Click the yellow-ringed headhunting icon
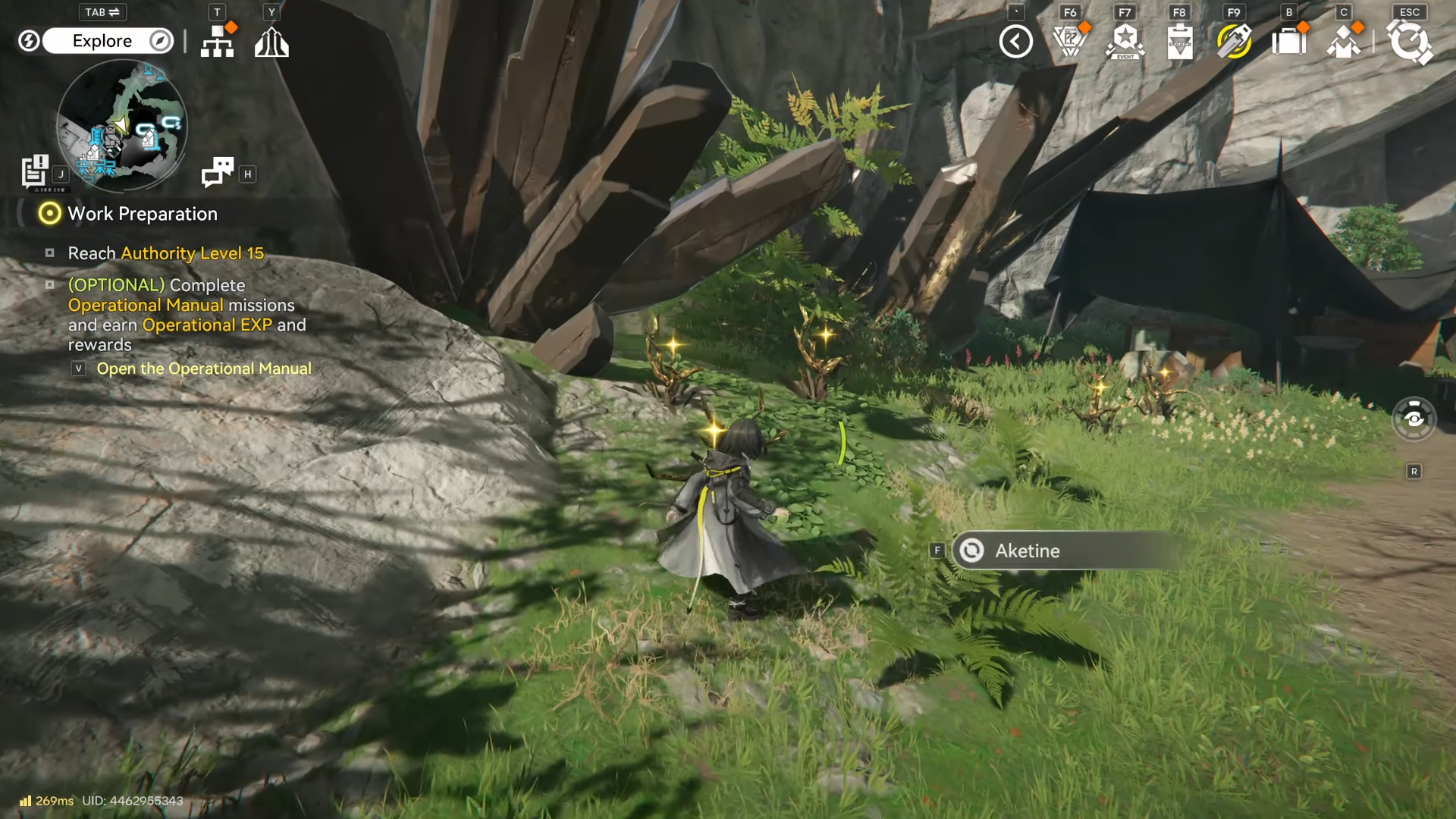The width and height of the screenshot is (1456, 819). 1234,42
